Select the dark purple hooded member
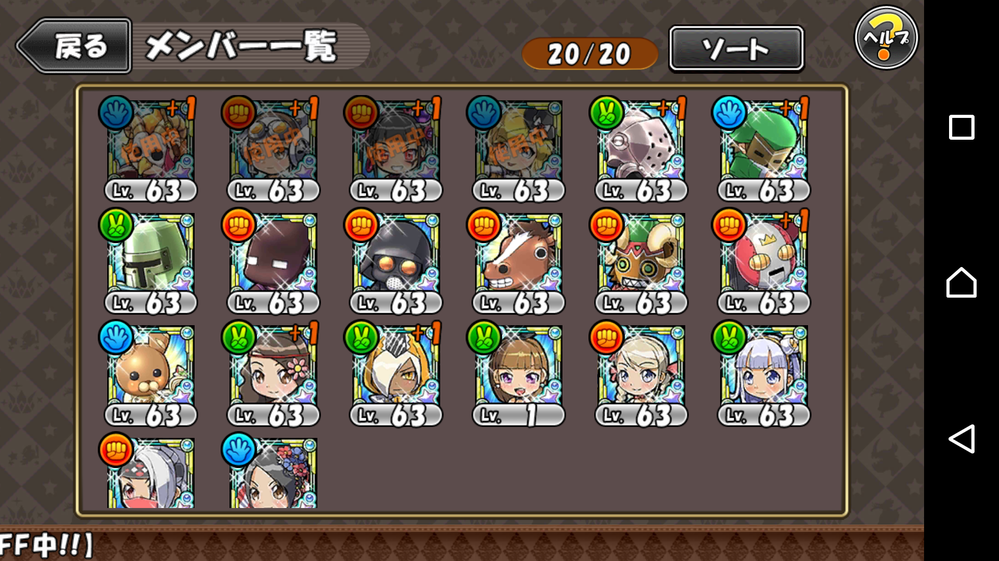 (272, 258)
